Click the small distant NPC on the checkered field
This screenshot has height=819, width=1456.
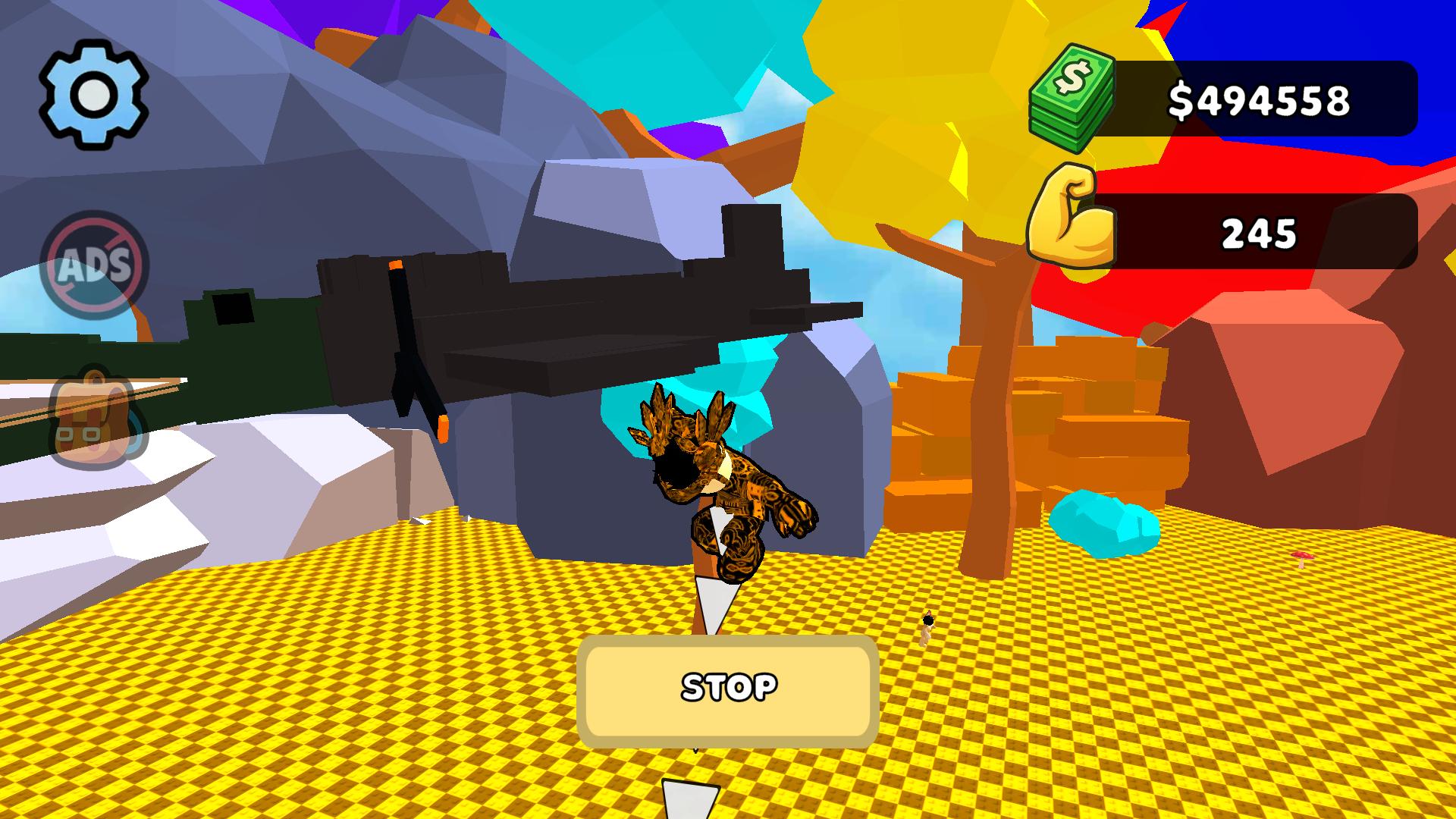click(927, 626)
